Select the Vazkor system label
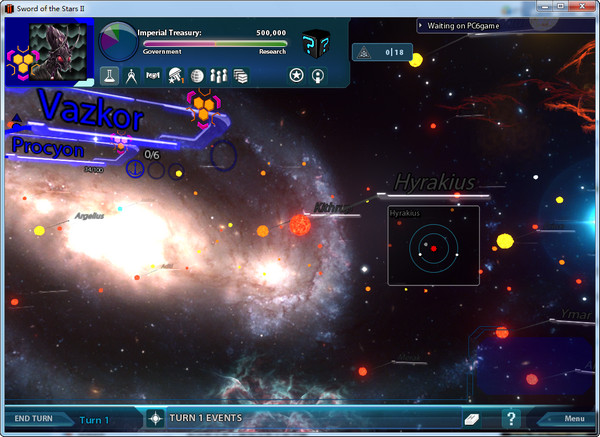This screenshot has width=600, height=437. 90,112
